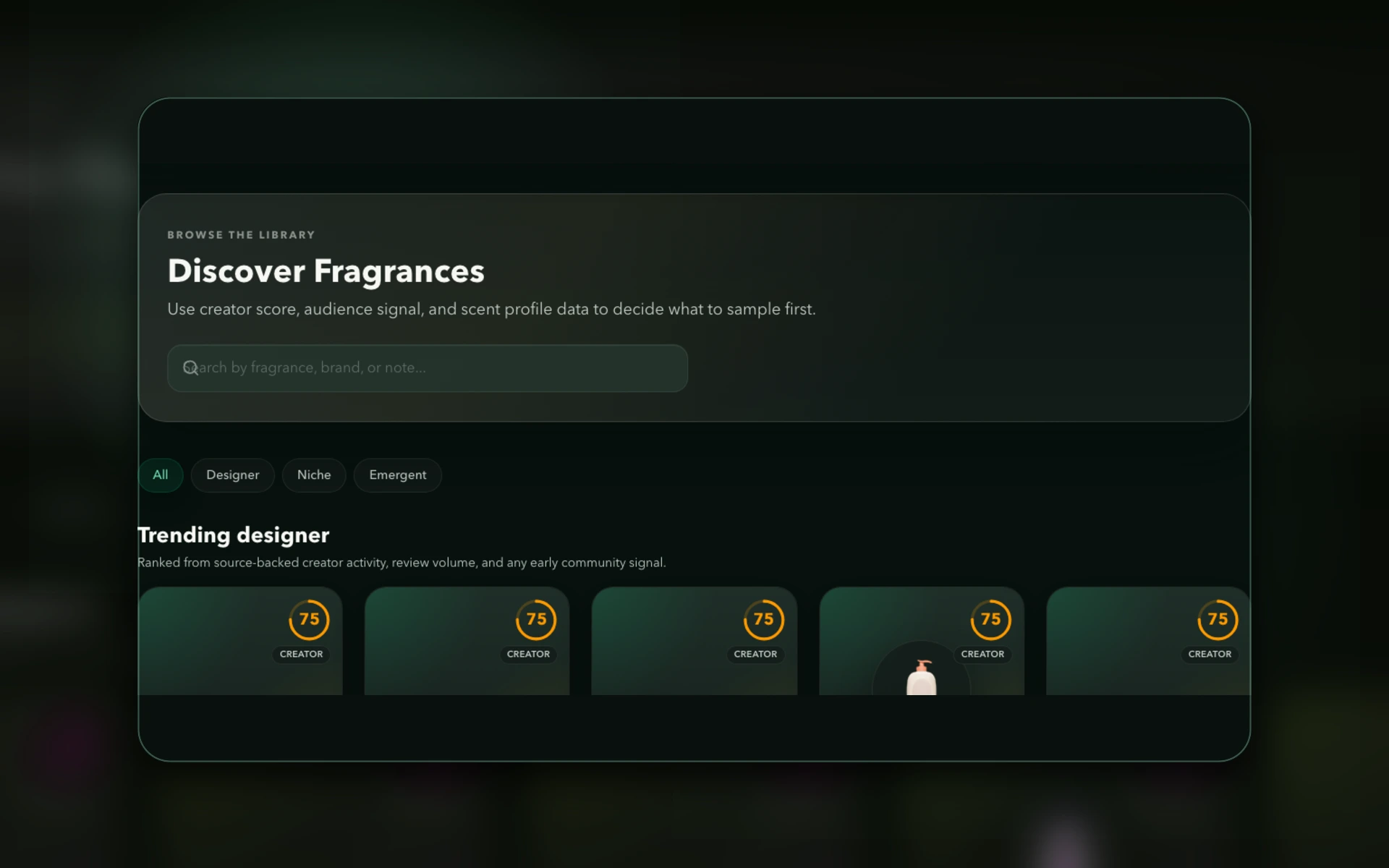Click the creator score ring on the first card
Screen dimensions: 1389x868
[x=310, y=620]
